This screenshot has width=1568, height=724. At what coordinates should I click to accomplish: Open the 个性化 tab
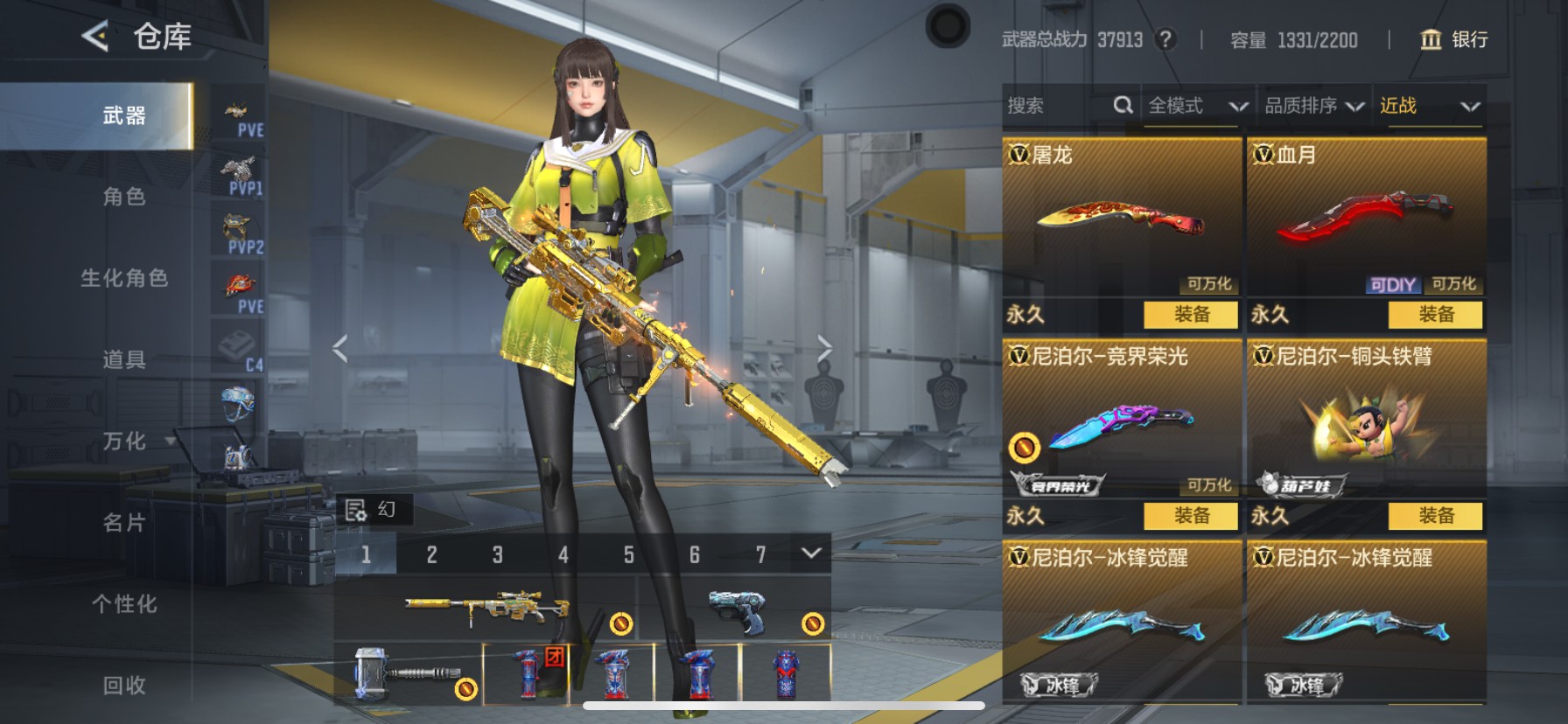coord(124,604)
